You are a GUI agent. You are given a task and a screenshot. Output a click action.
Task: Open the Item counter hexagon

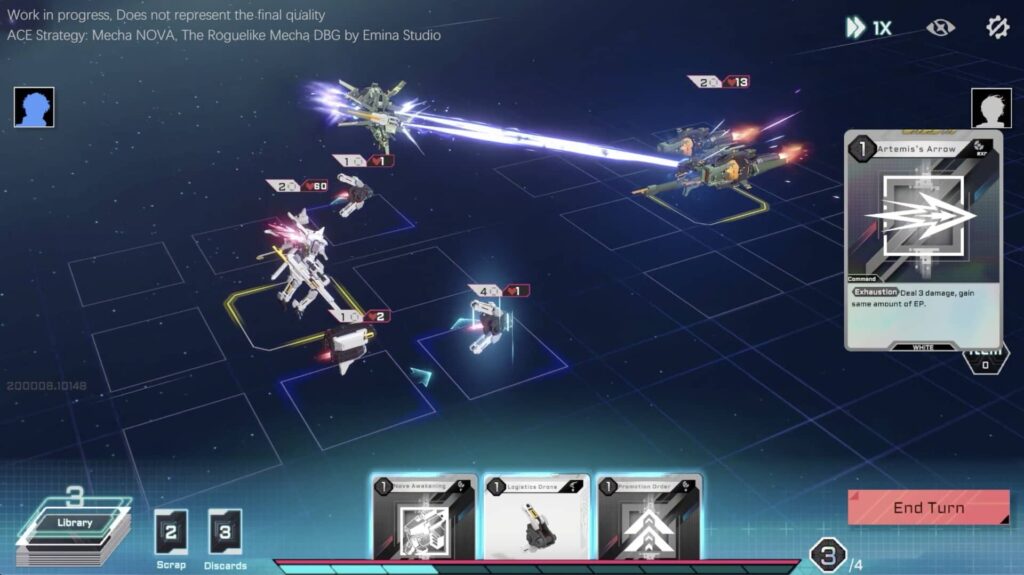(984, 360)
